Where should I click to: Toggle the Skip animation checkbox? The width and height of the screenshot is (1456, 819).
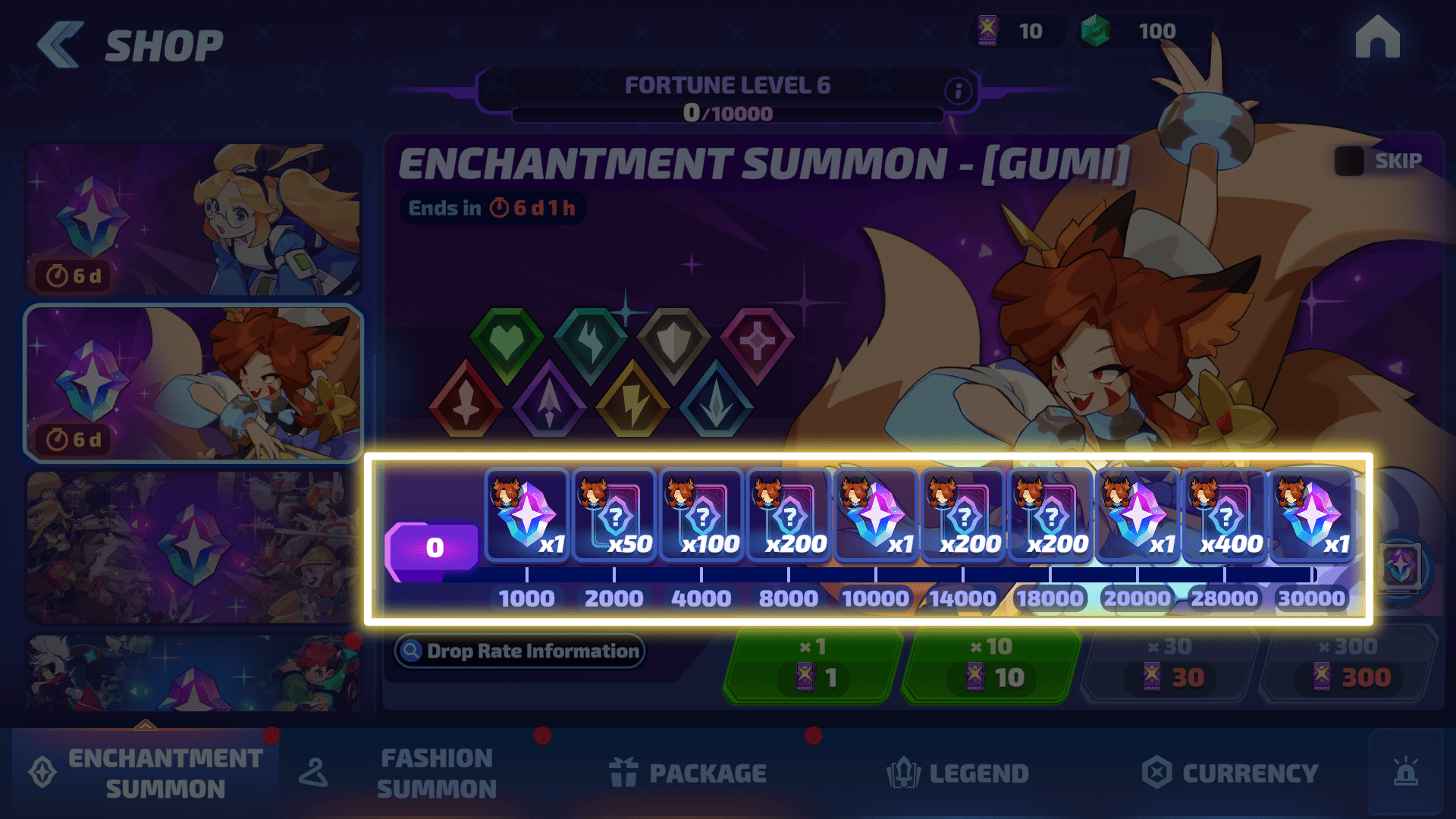click(x=1349, y=161)
